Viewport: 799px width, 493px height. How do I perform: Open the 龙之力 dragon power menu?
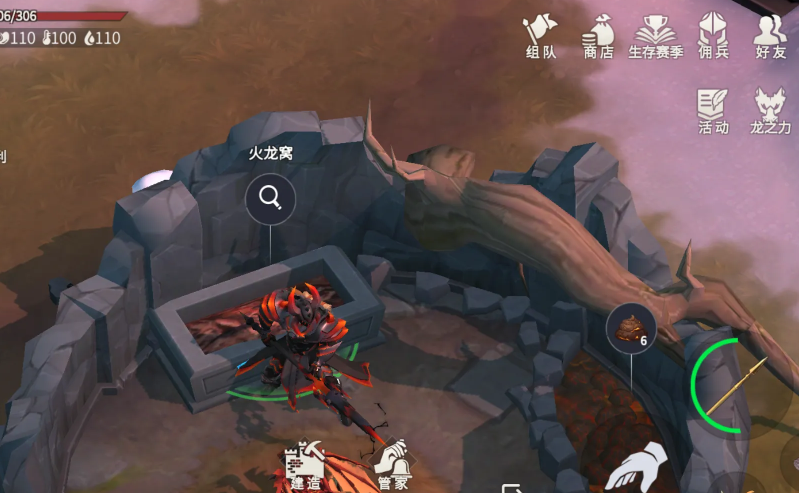770,110
